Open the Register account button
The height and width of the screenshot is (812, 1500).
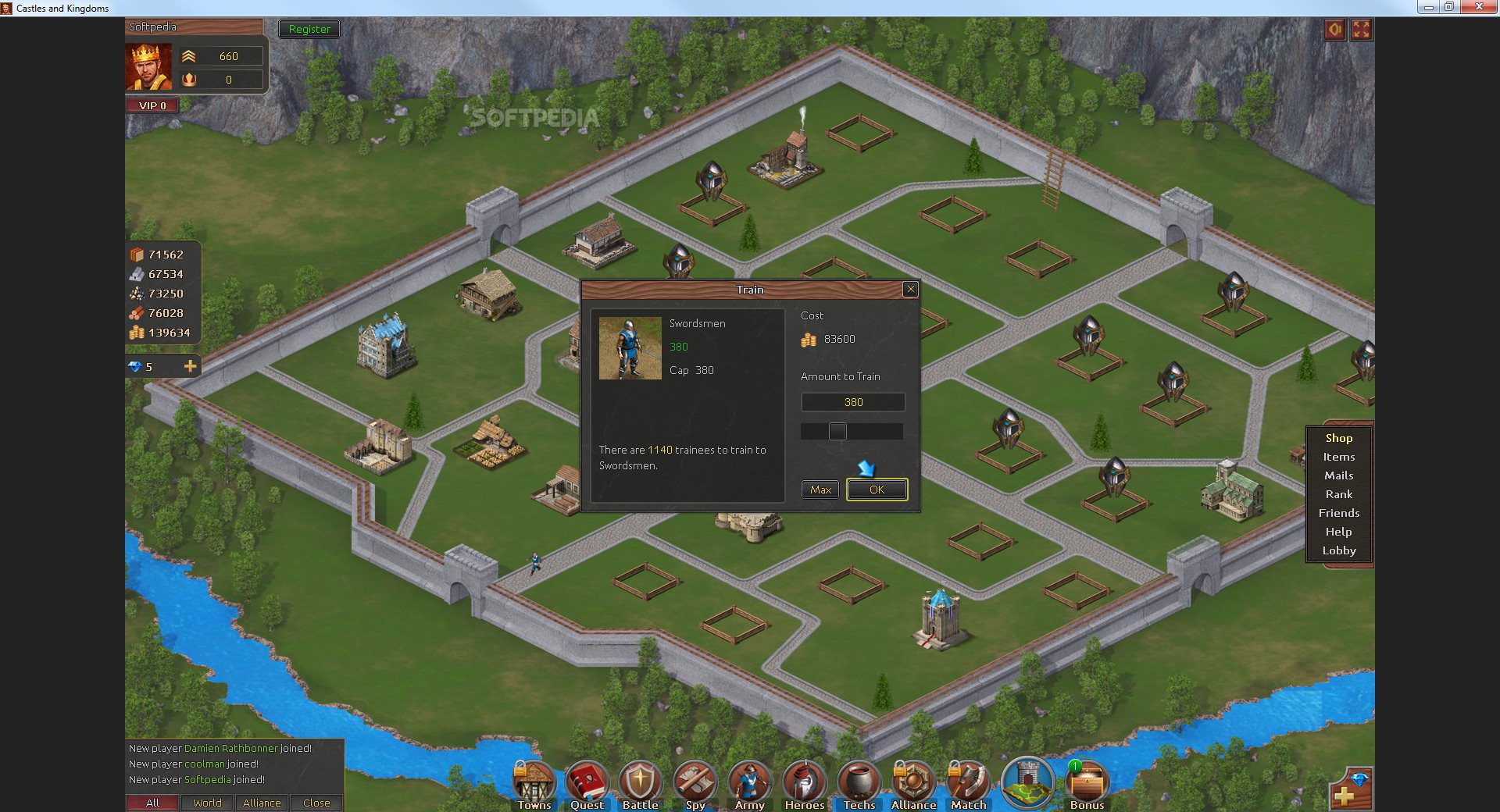[309, 29]
